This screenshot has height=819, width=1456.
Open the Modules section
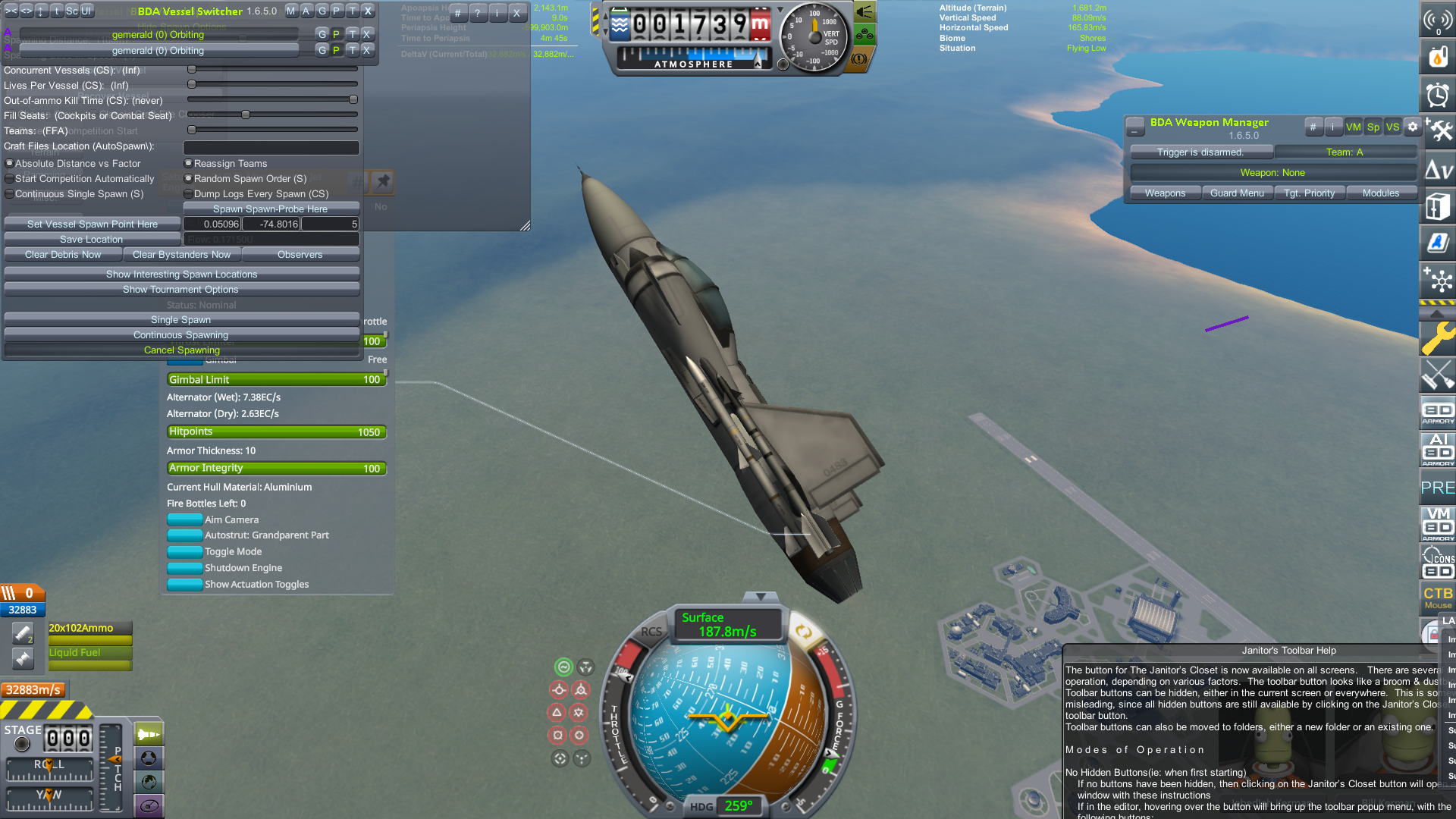point(1380,193)
